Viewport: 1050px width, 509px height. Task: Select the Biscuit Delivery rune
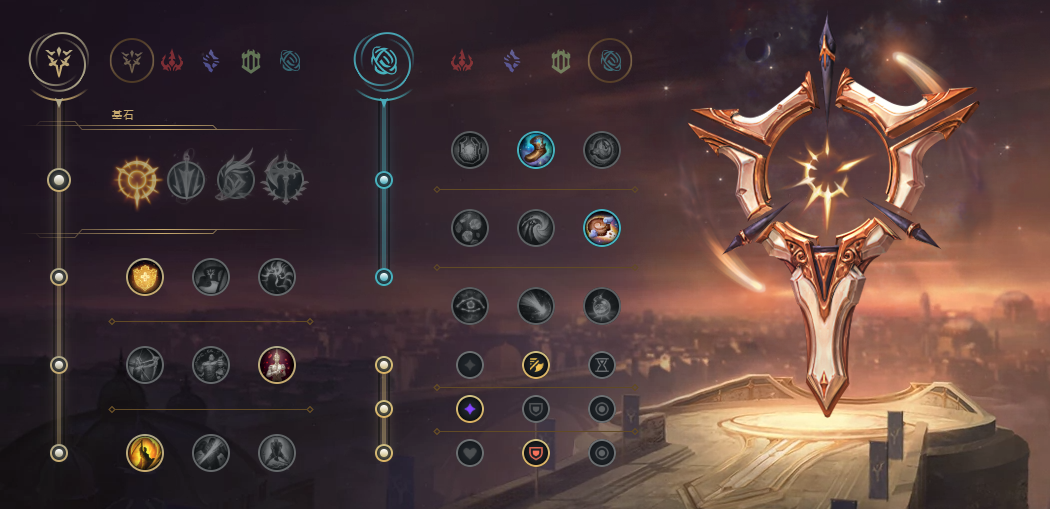(x=602, y=228)
